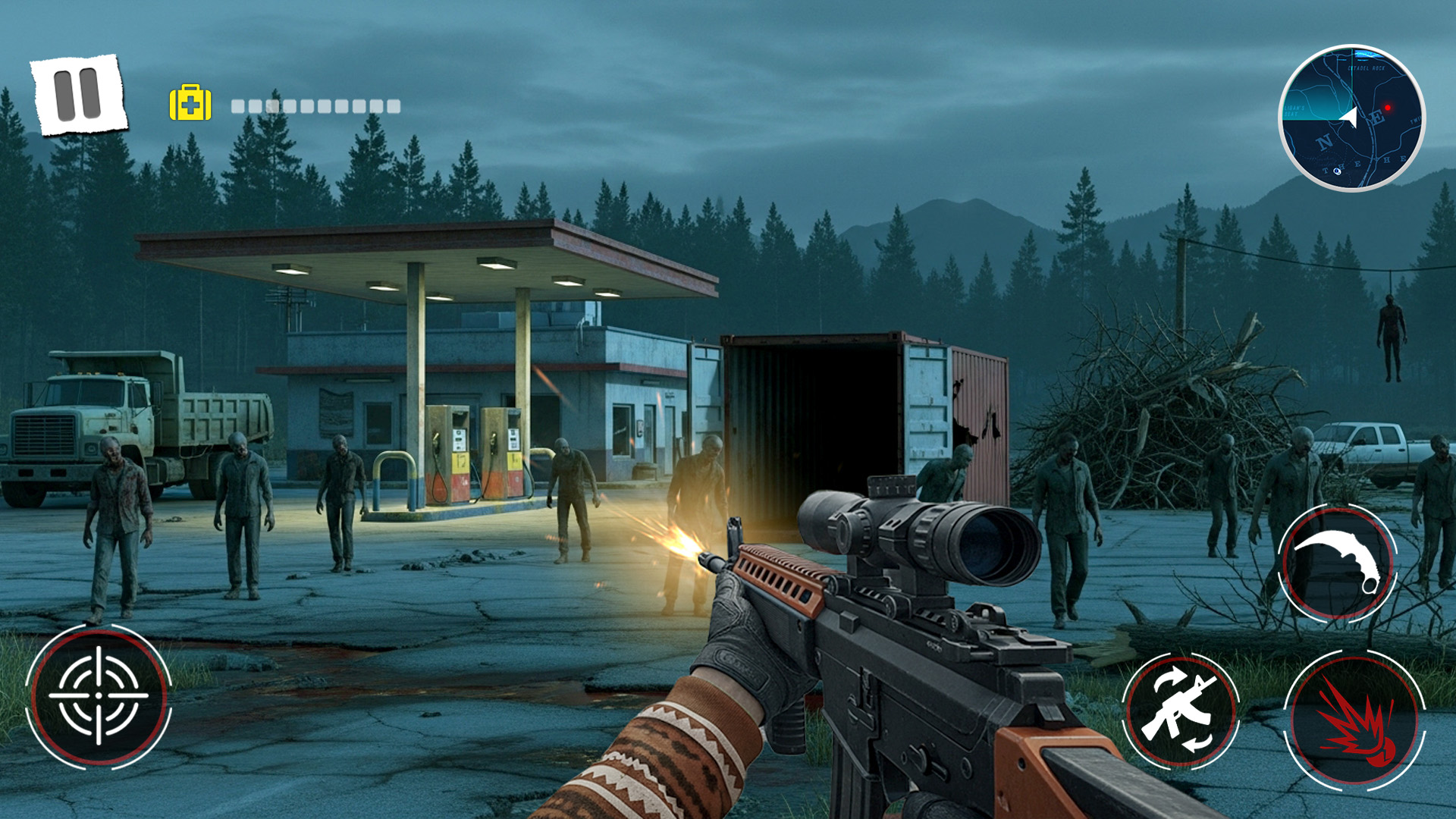Image resolution: width=1456 pixels, height=819 pixels.
Task: Select the red enemy marker on the radar
Action: tap(1388, 108)
